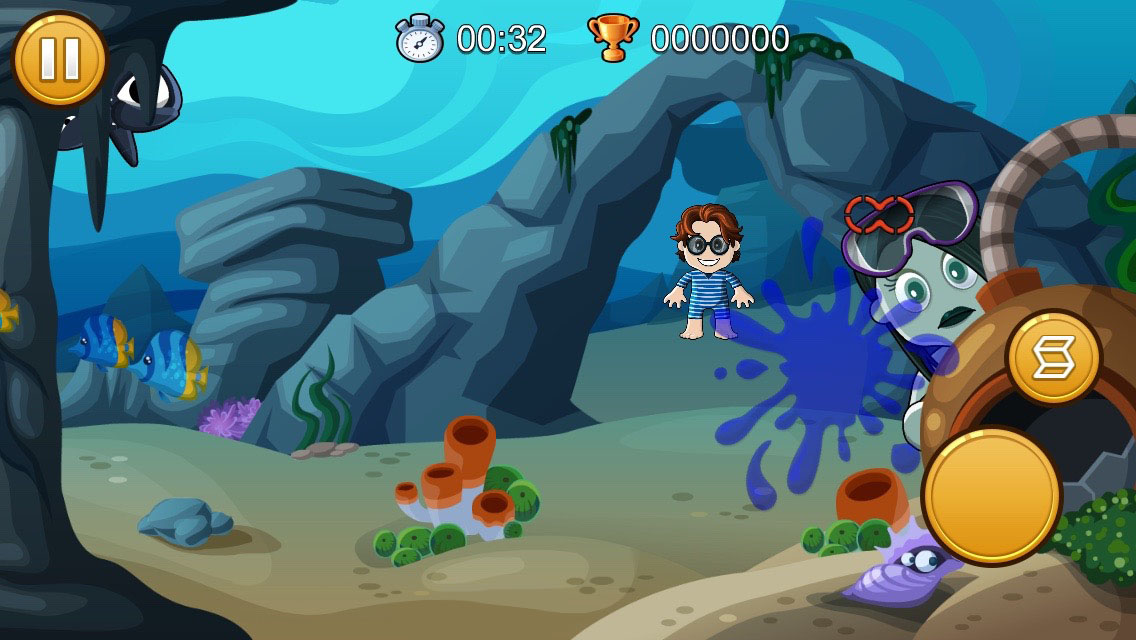Pause the game with the orange button
Image resolution: width=1136 pixels, height=640 pixels.
coord(59,59)
